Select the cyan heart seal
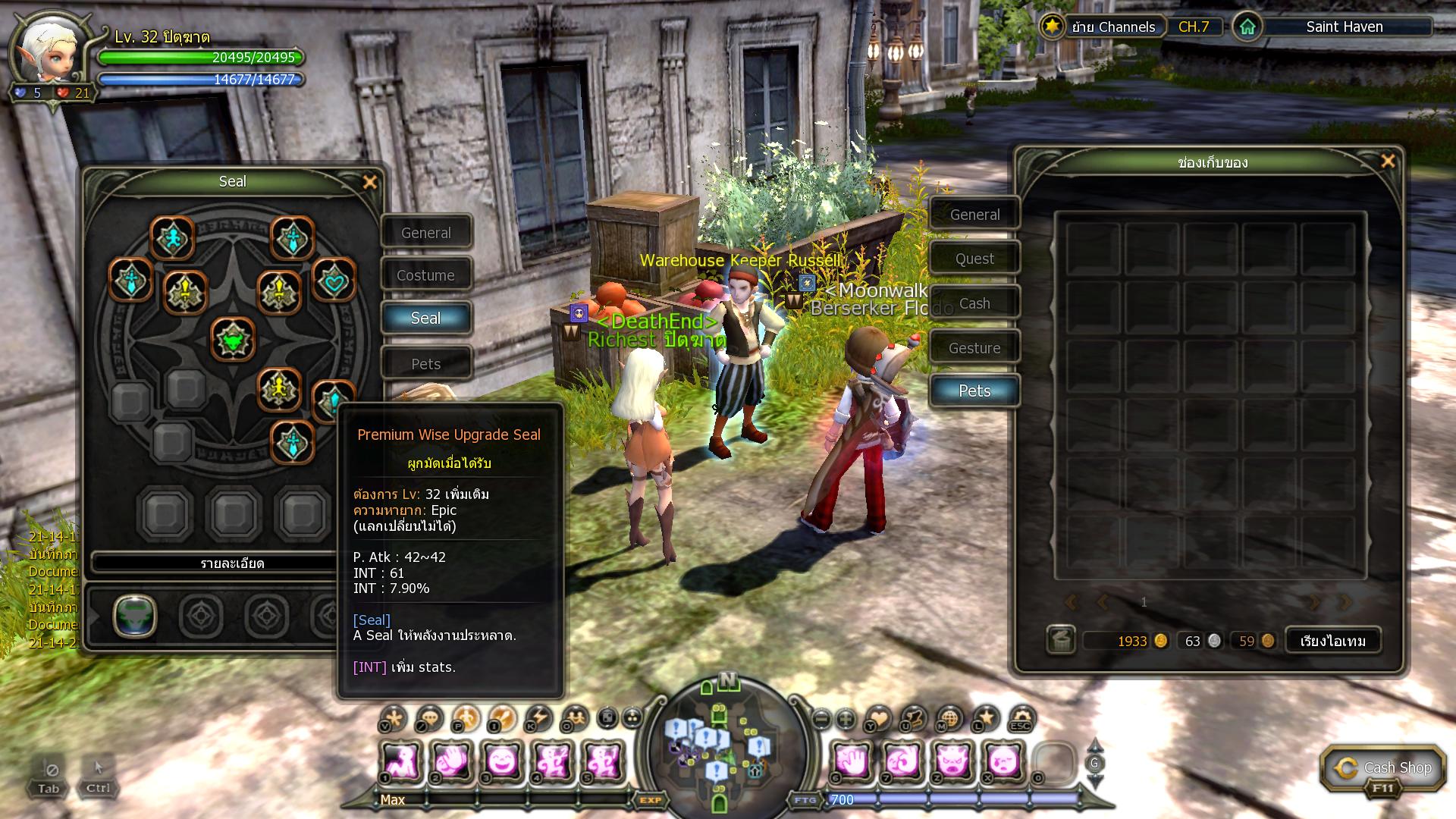The image size is (1456, 819). coord(334,281)
